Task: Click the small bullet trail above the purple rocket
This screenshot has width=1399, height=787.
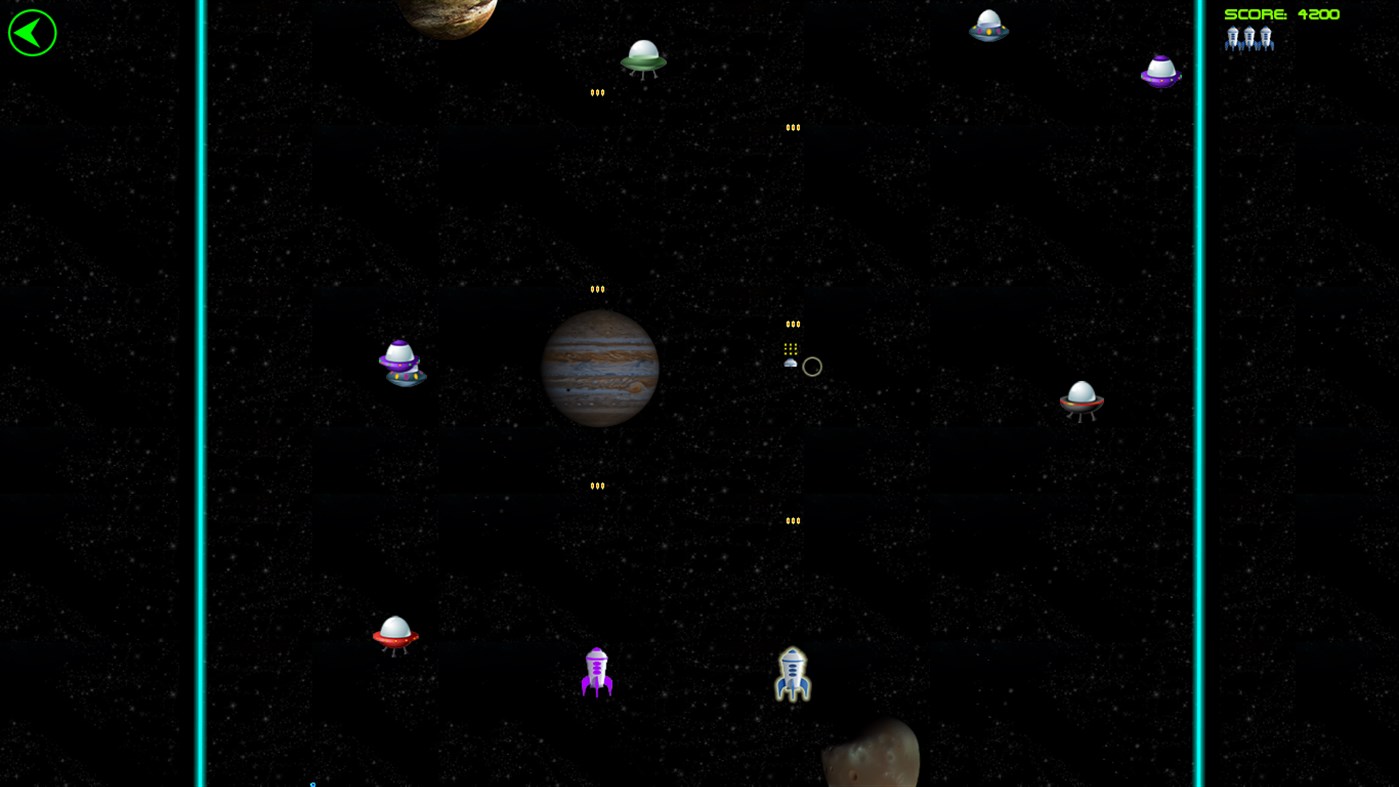Action: (597, 485)
